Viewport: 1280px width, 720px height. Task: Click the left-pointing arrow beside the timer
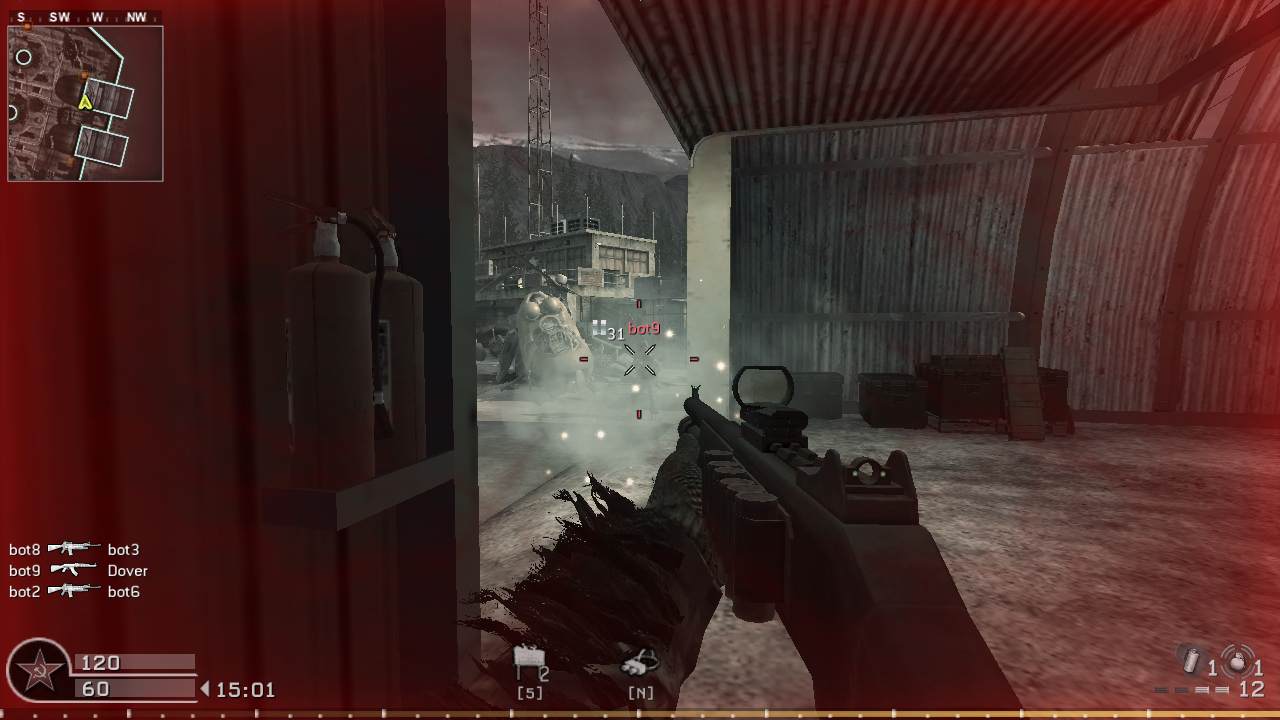tap(207, 688)
